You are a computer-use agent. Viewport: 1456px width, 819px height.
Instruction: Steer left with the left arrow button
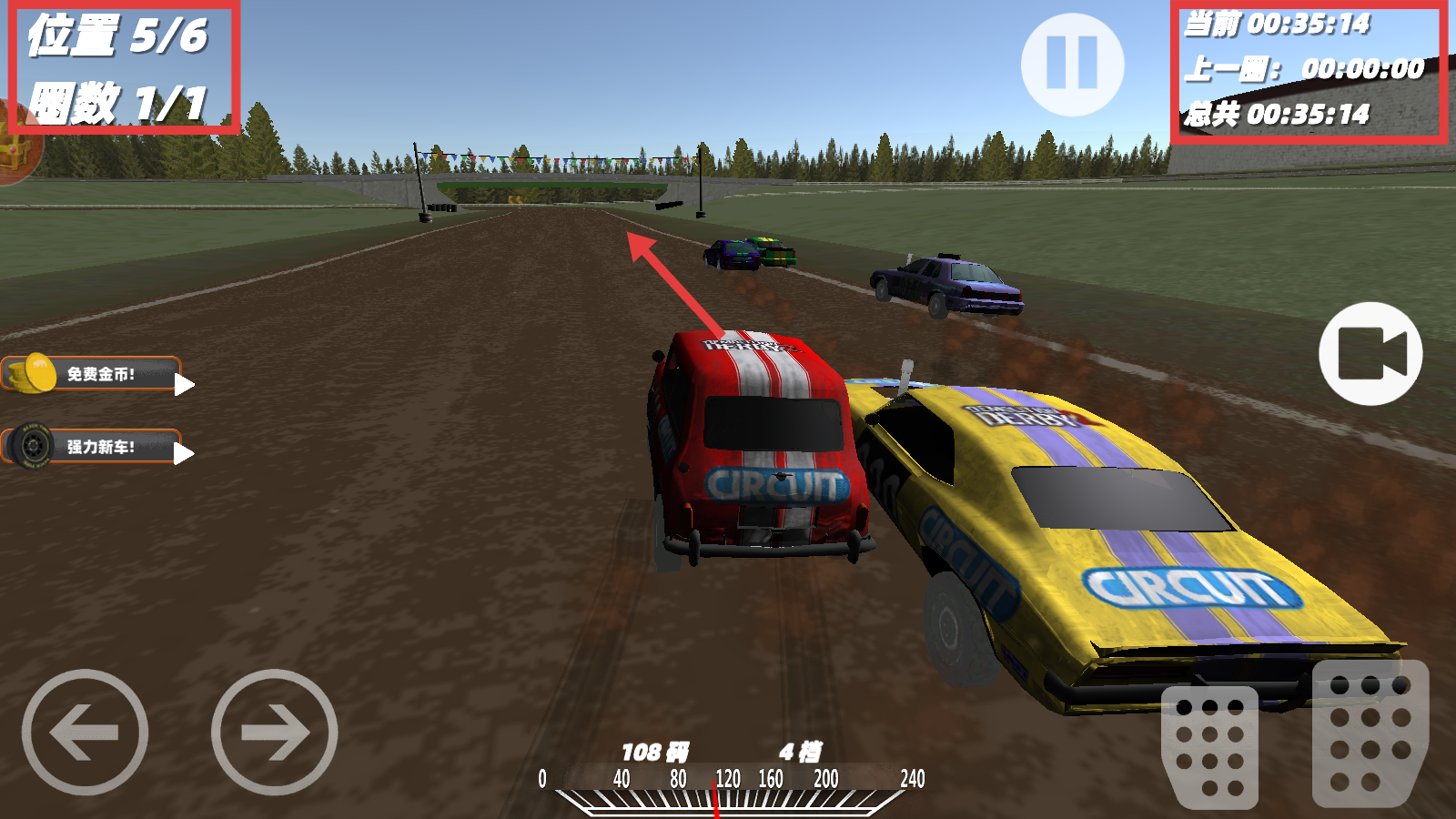(85, 733)
